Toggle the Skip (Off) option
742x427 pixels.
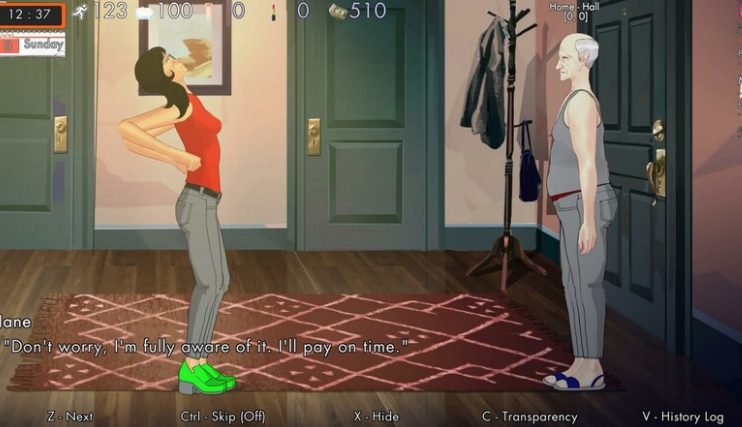tap(223, 416)
